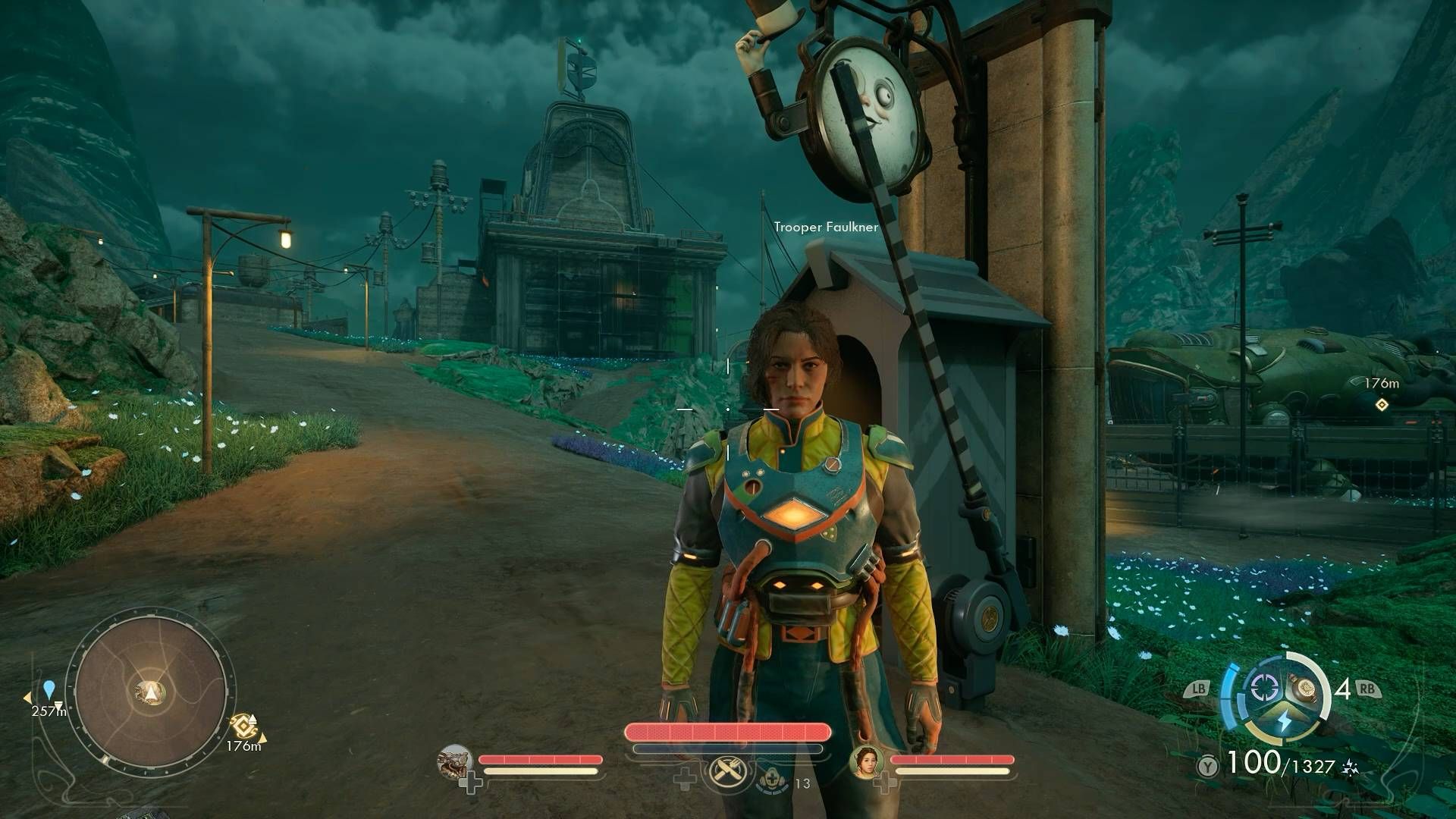1456x819 pixels.
Task: Toggle the Y button interaction prompt
Action: click(1207, 765)
